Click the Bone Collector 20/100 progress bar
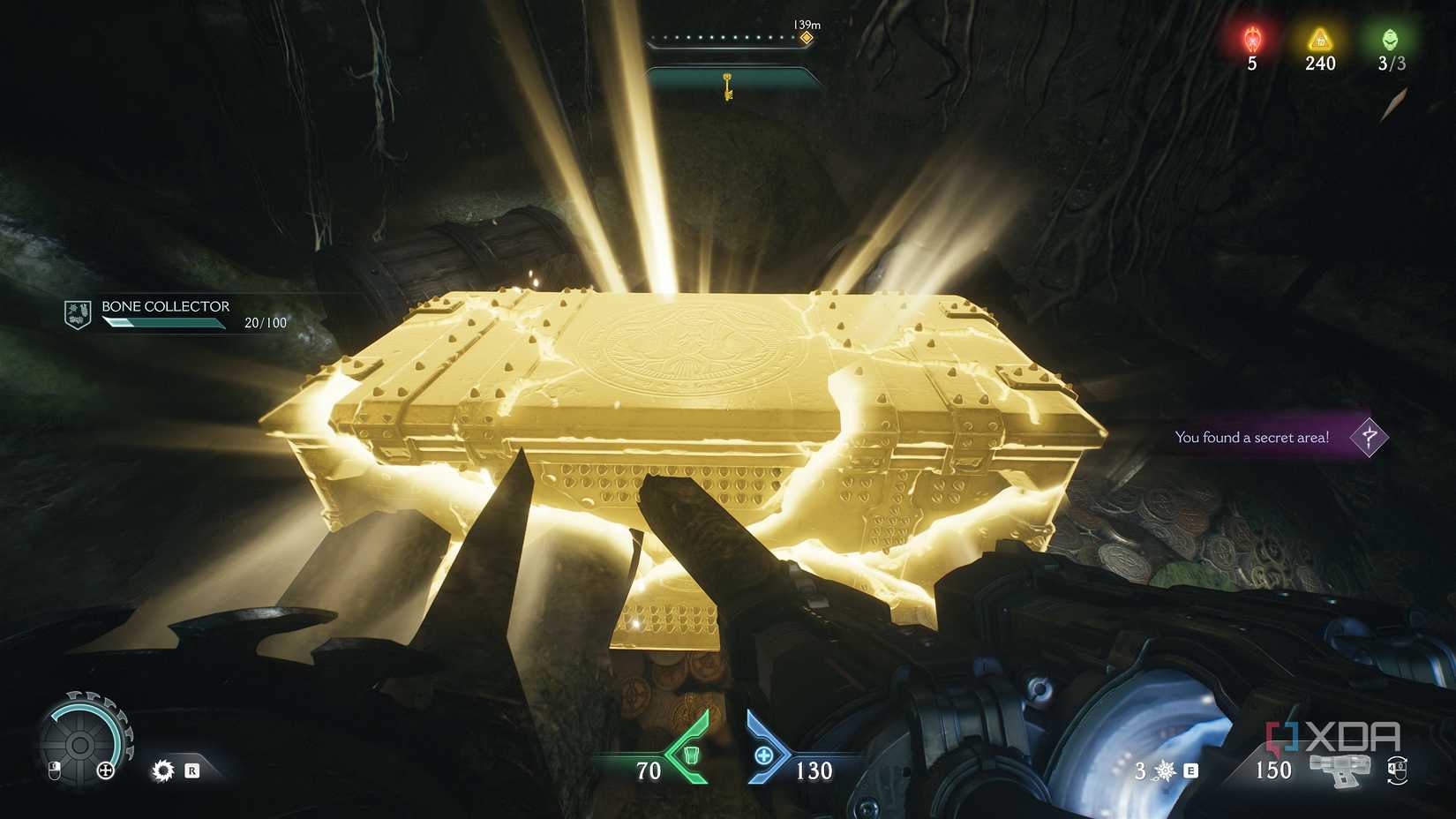 pos(163,324)
